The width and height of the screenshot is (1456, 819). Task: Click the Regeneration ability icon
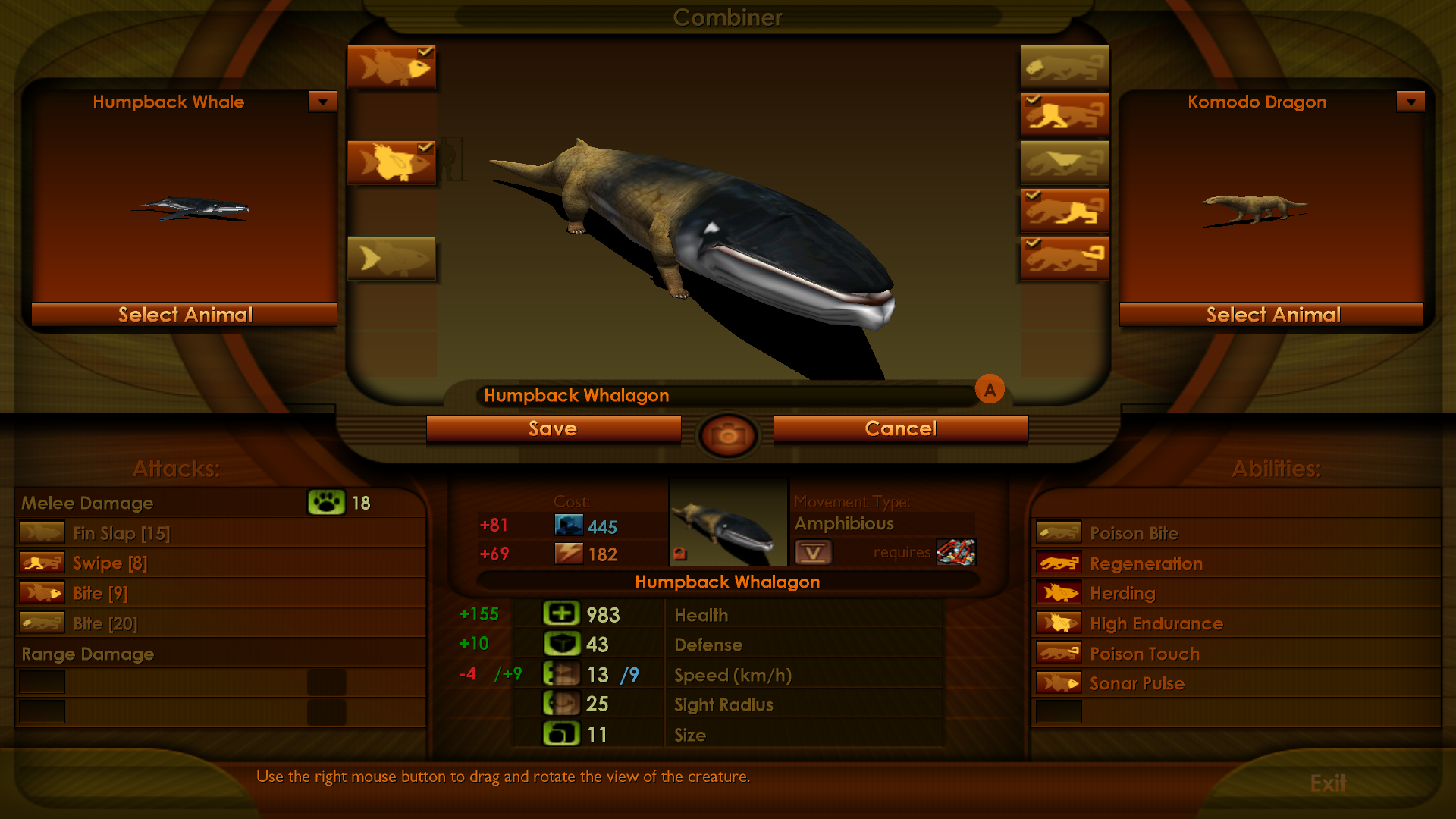pyautogui.click(x=1059, y=562)
